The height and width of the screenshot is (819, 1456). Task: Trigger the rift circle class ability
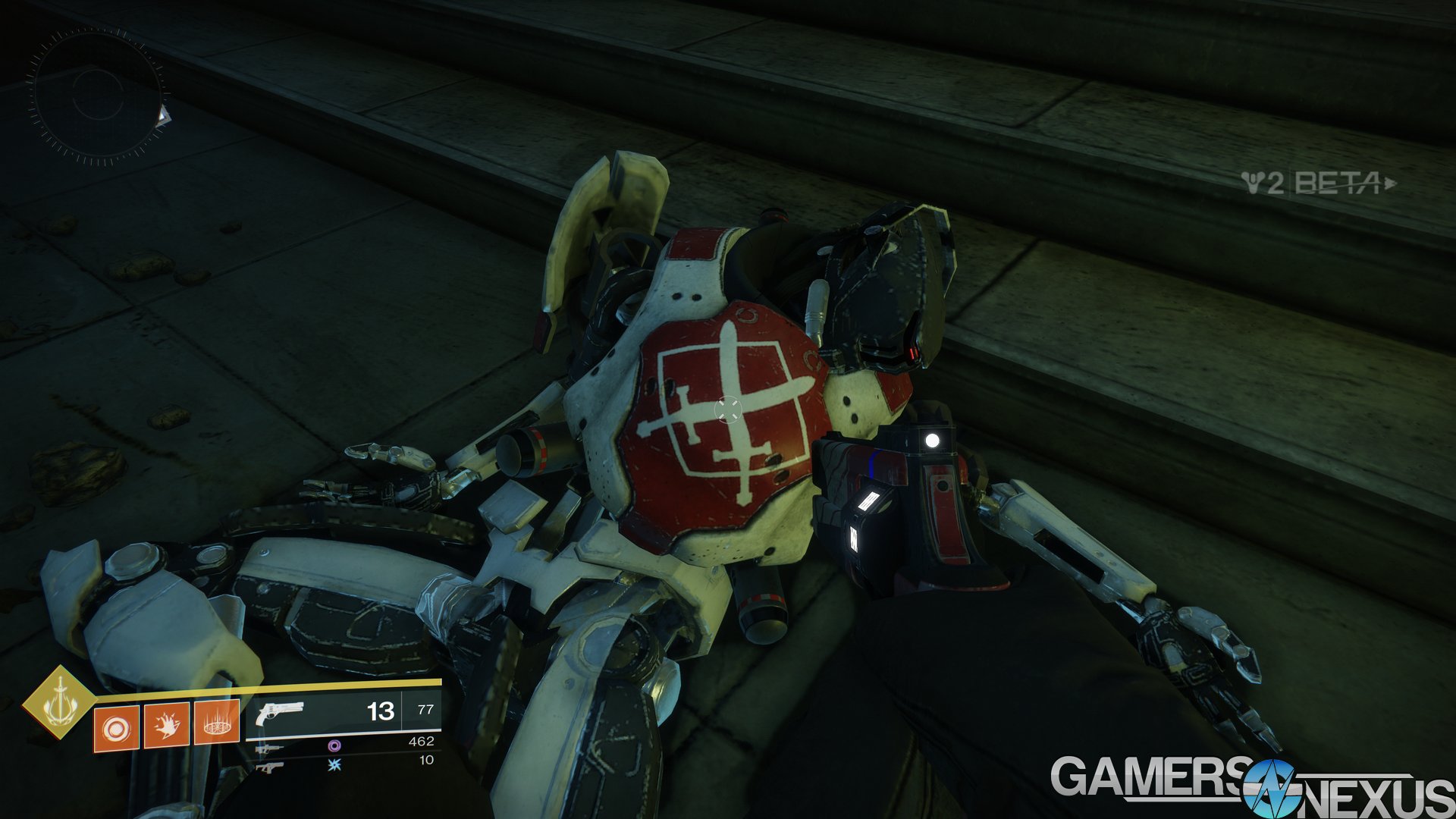click(x=217, y=724)
